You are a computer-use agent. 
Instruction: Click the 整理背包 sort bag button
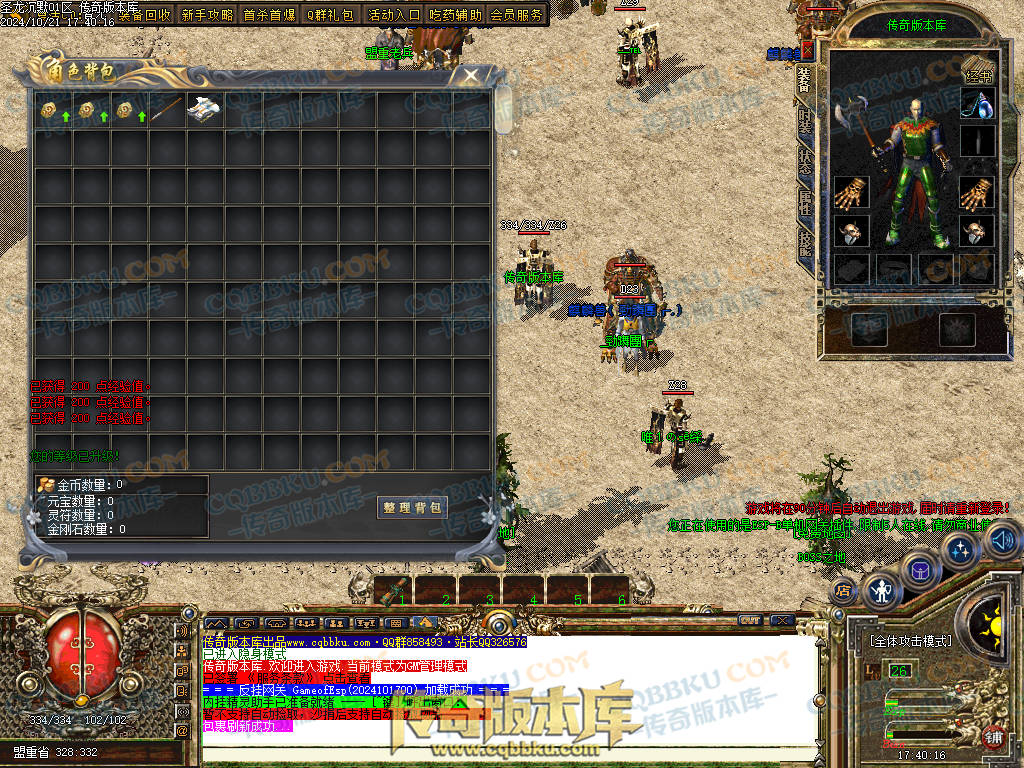pyautogui.click(x=412, y=508)
